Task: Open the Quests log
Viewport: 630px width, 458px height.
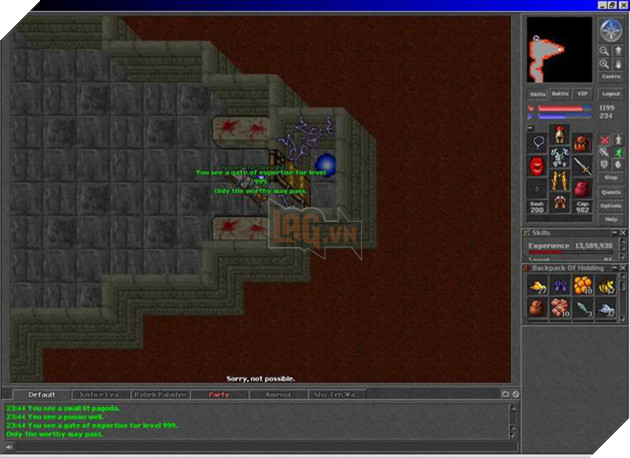Action: click(610, 191)
